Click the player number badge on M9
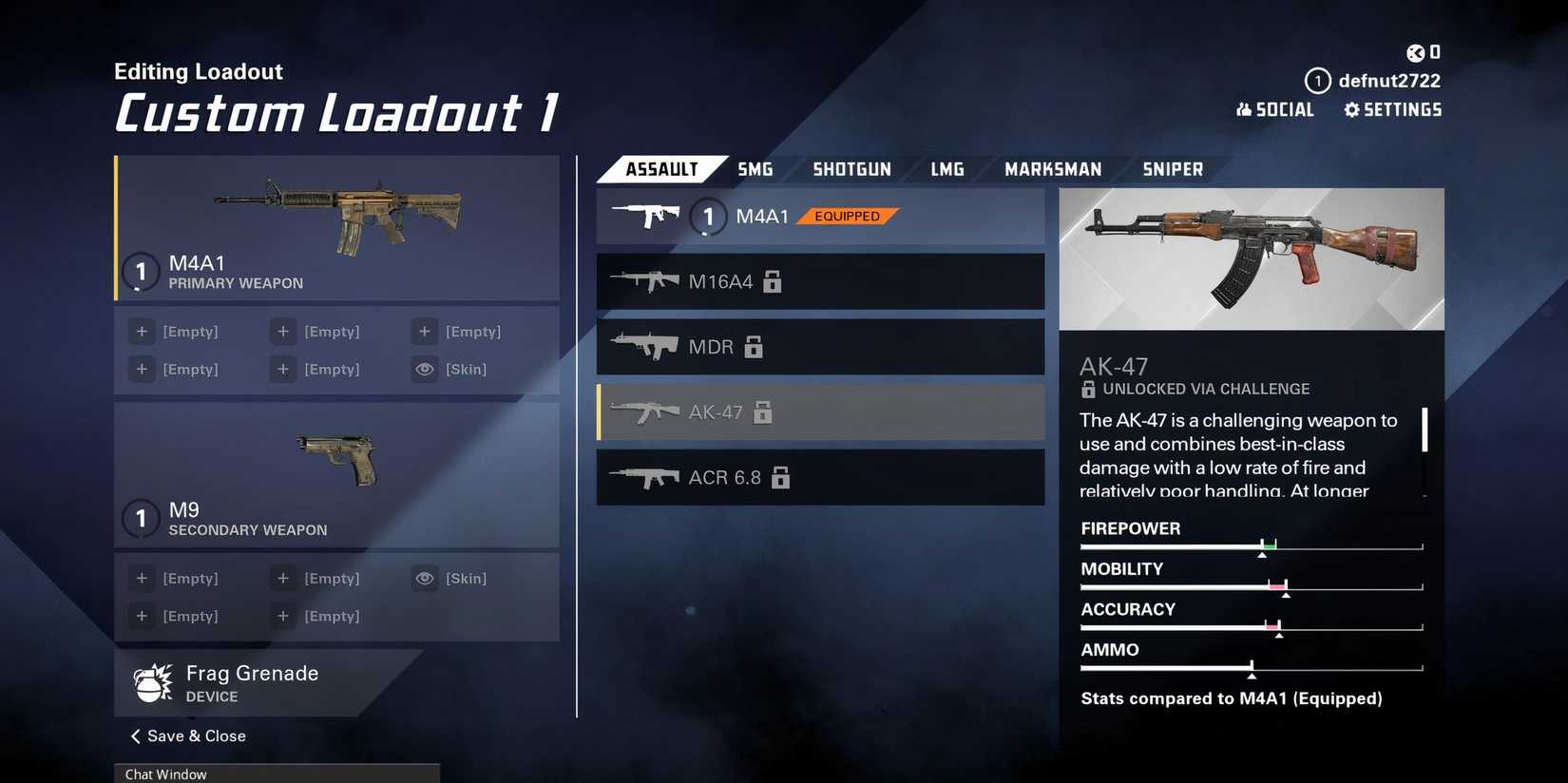Screen dimensions: 1568x783 141,519
